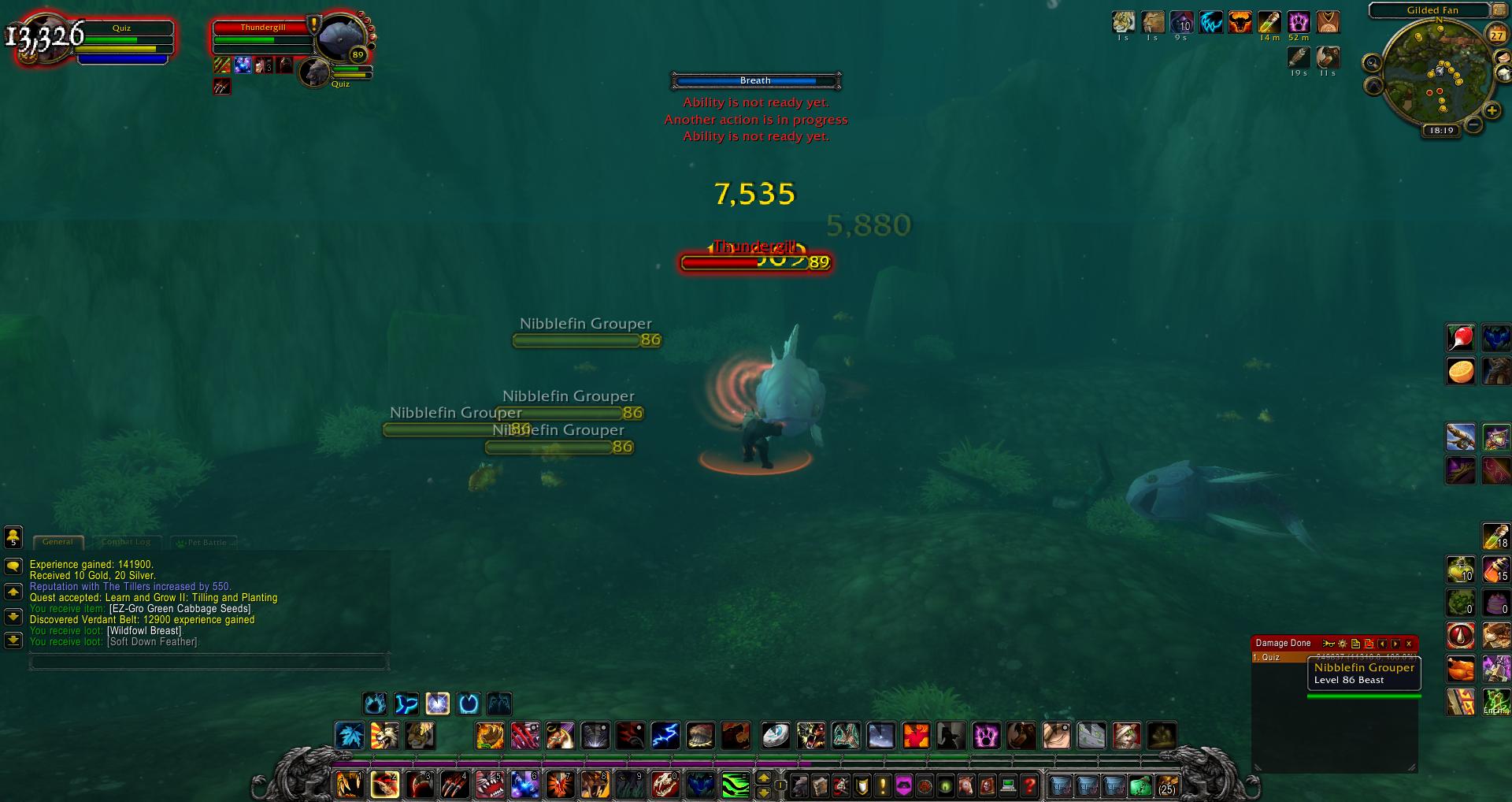
Task: Zoom in the minimap with the plus button
Action: coord(1491,110)
